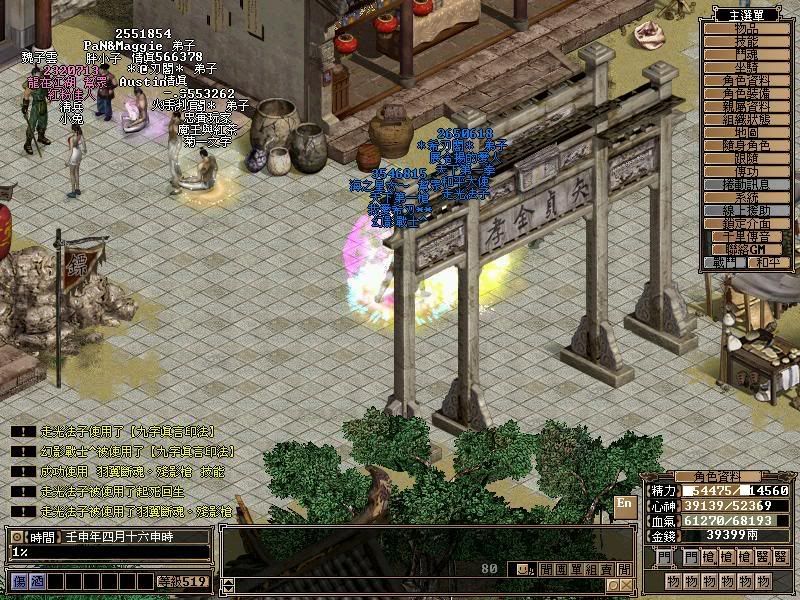Open the 地圖 map entry
800x600 pixels.
click(x=747, y=132)
